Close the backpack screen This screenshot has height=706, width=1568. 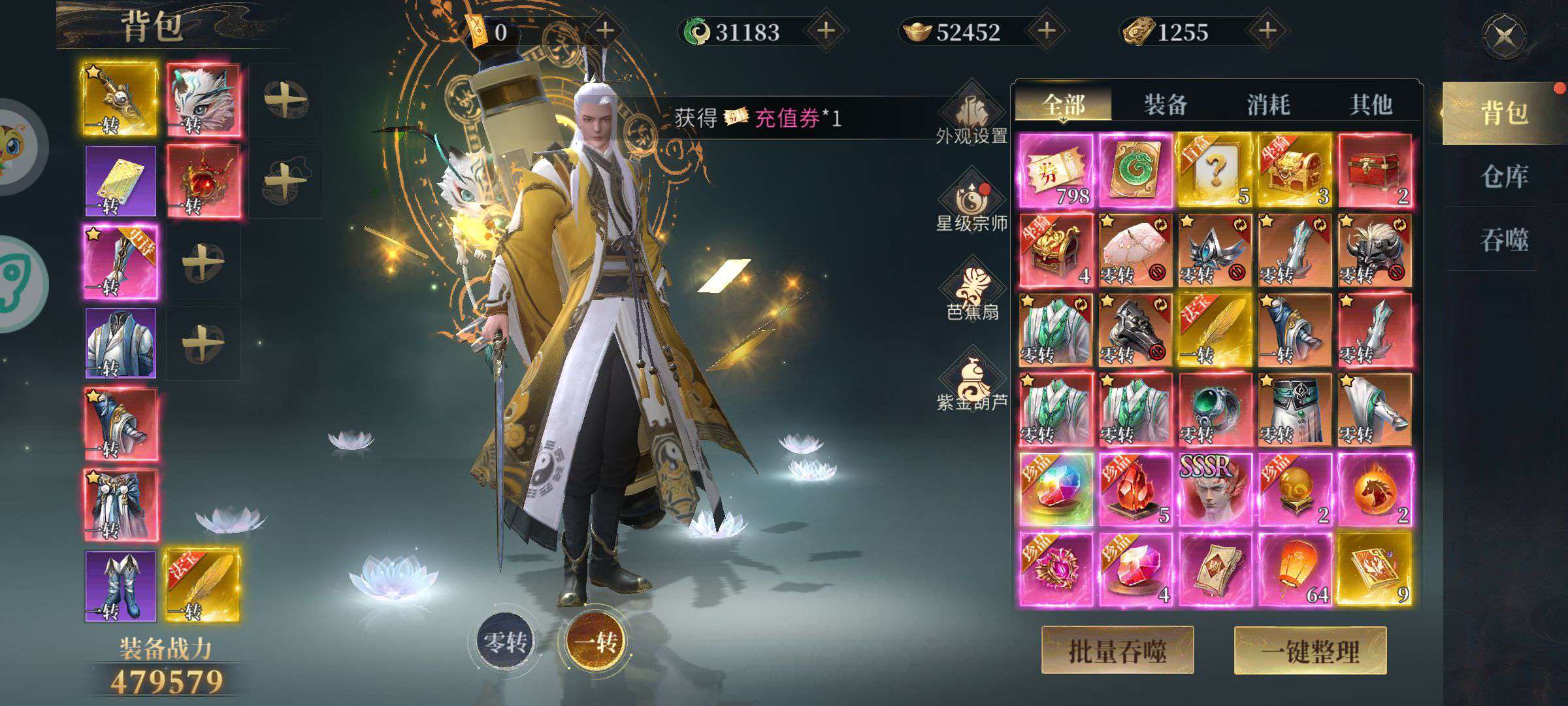coord(1504,36)
